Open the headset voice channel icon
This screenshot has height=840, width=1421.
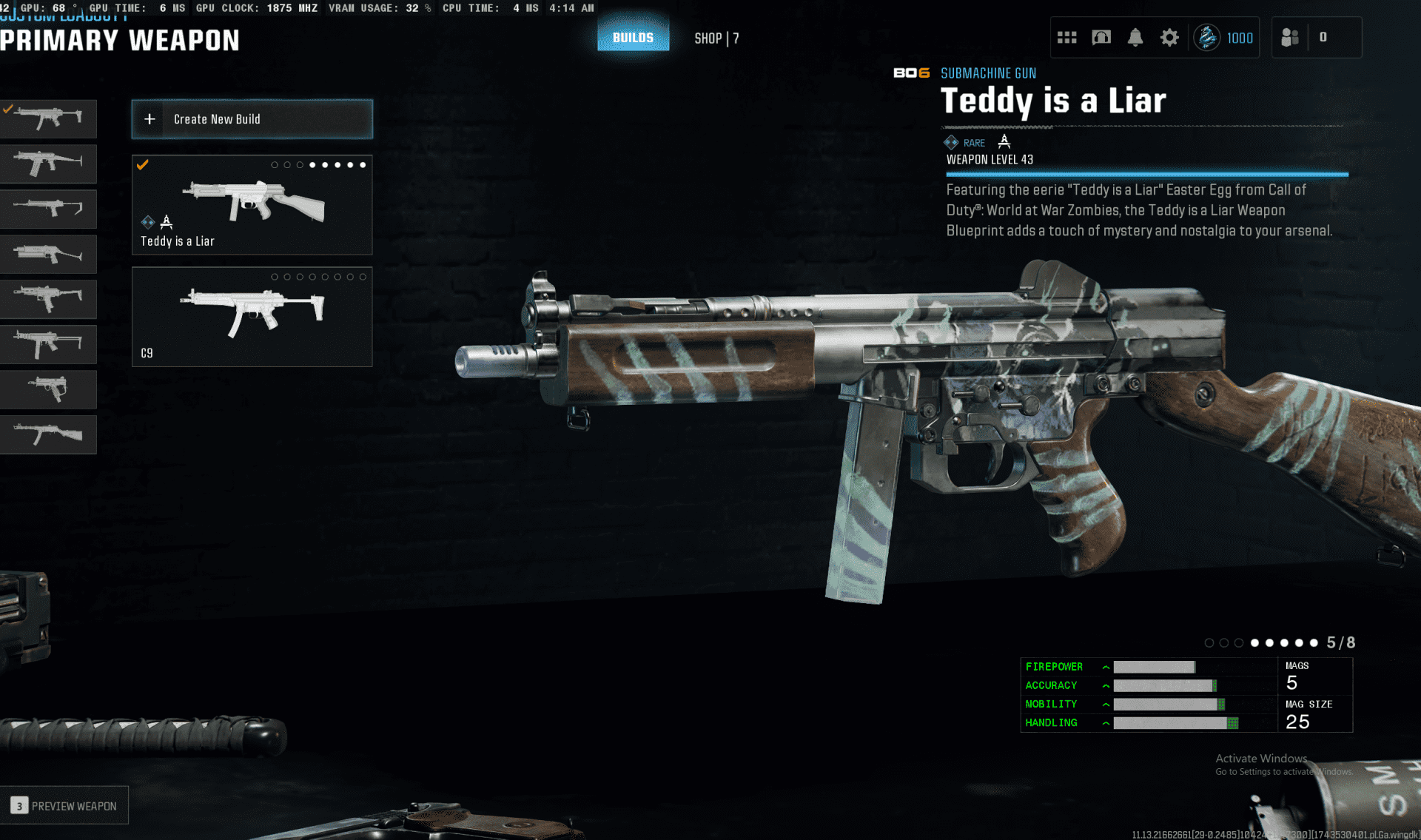(x=1101, y=38)
